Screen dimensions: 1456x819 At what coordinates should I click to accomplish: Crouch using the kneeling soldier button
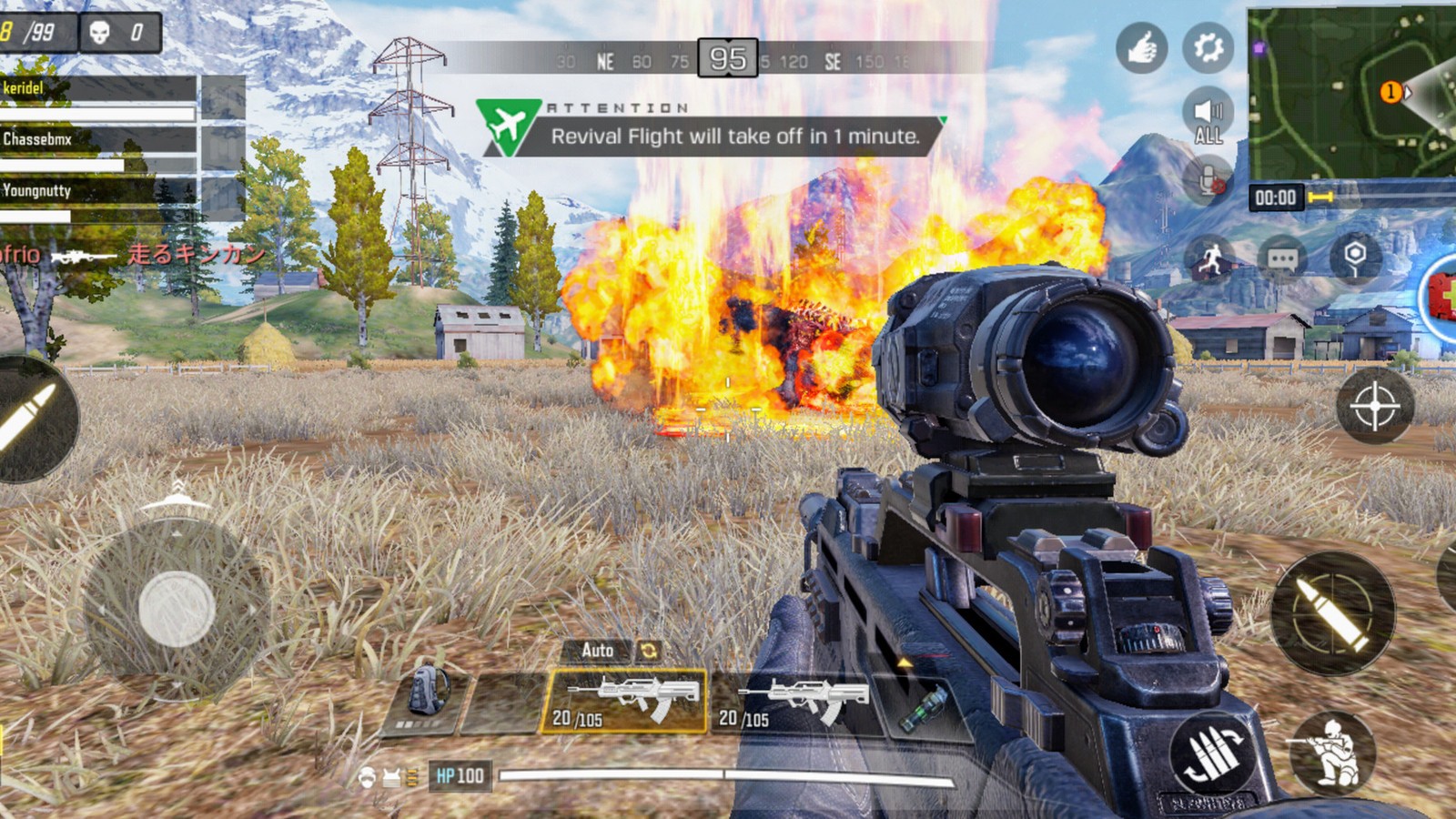coord(1332,753)
